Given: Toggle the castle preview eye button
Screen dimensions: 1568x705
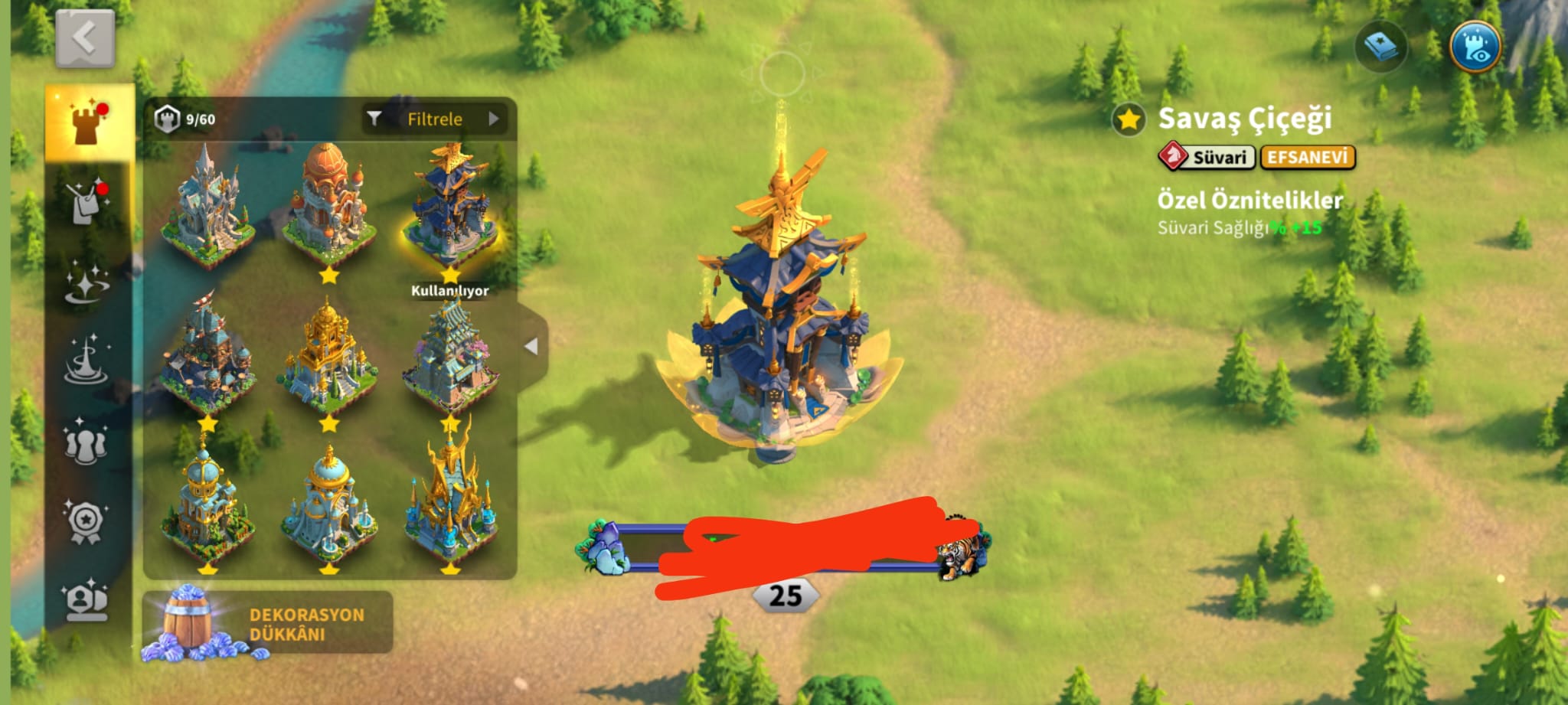Looking at the screenshot, I should tap(1475, 46).
